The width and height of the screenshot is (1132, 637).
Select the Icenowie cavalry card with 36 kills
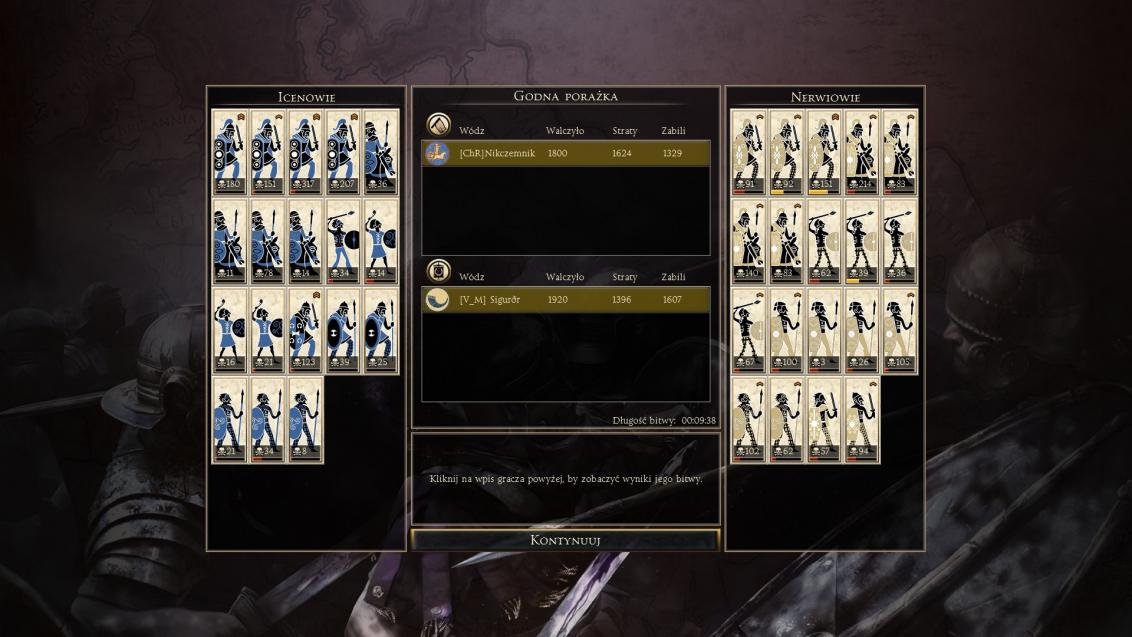click(381, 151)
